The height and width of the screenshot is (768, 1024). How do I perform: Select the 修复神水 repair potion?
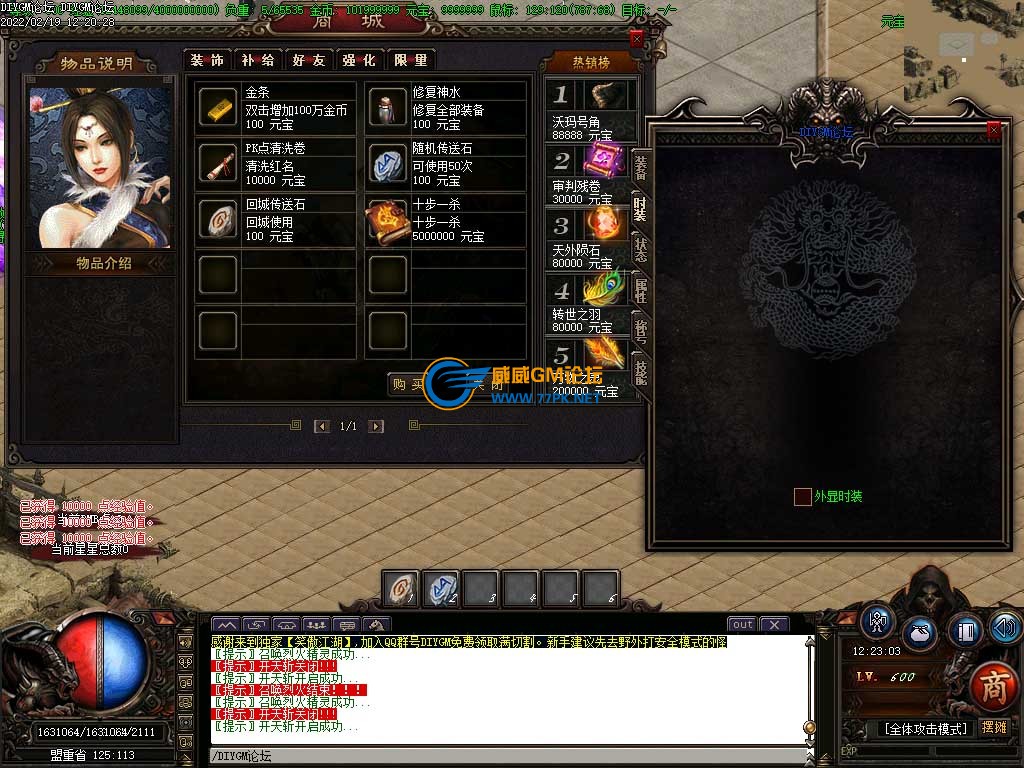387,107
